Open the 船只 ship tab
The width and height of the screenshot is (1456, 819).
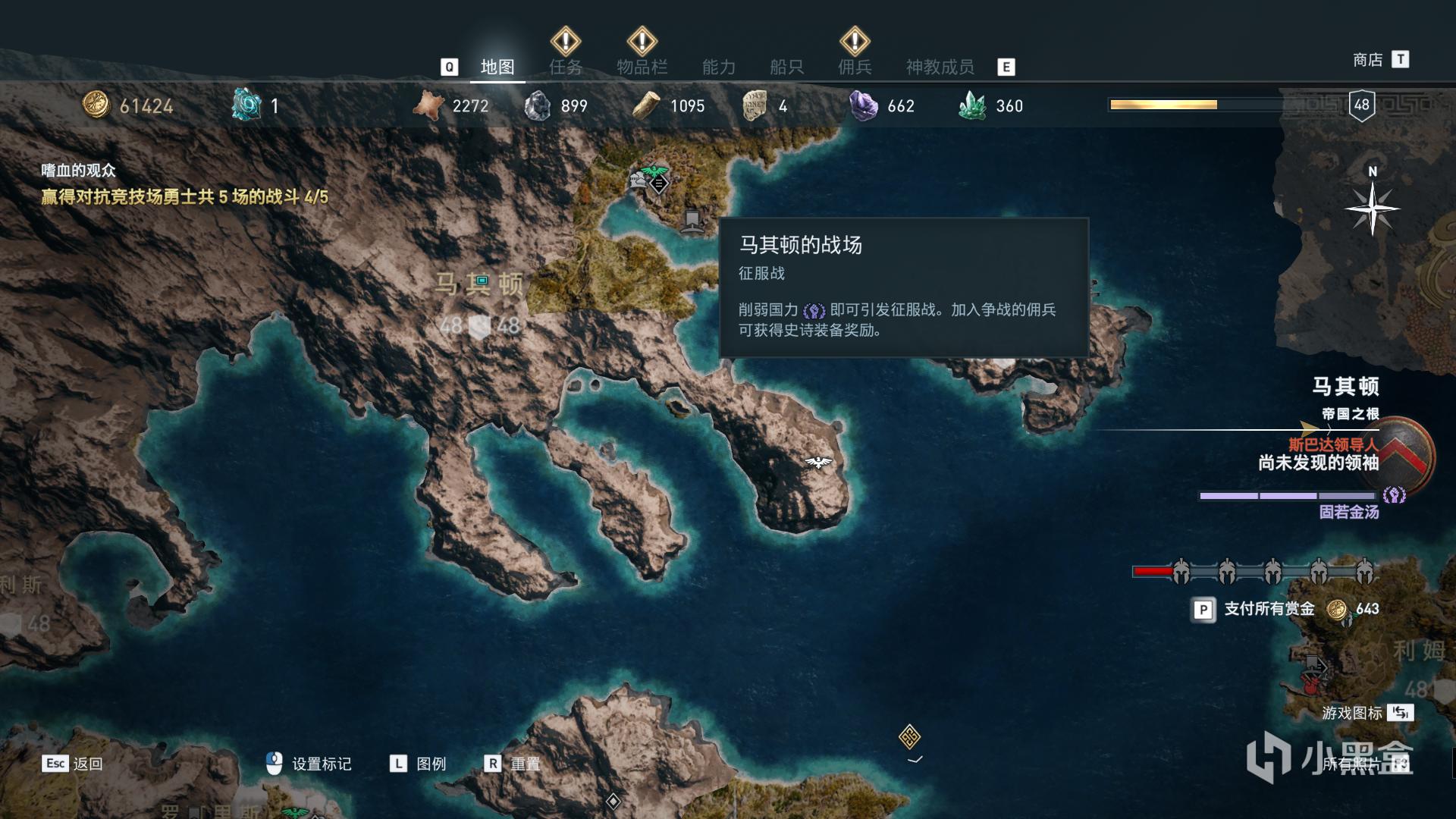786,67
